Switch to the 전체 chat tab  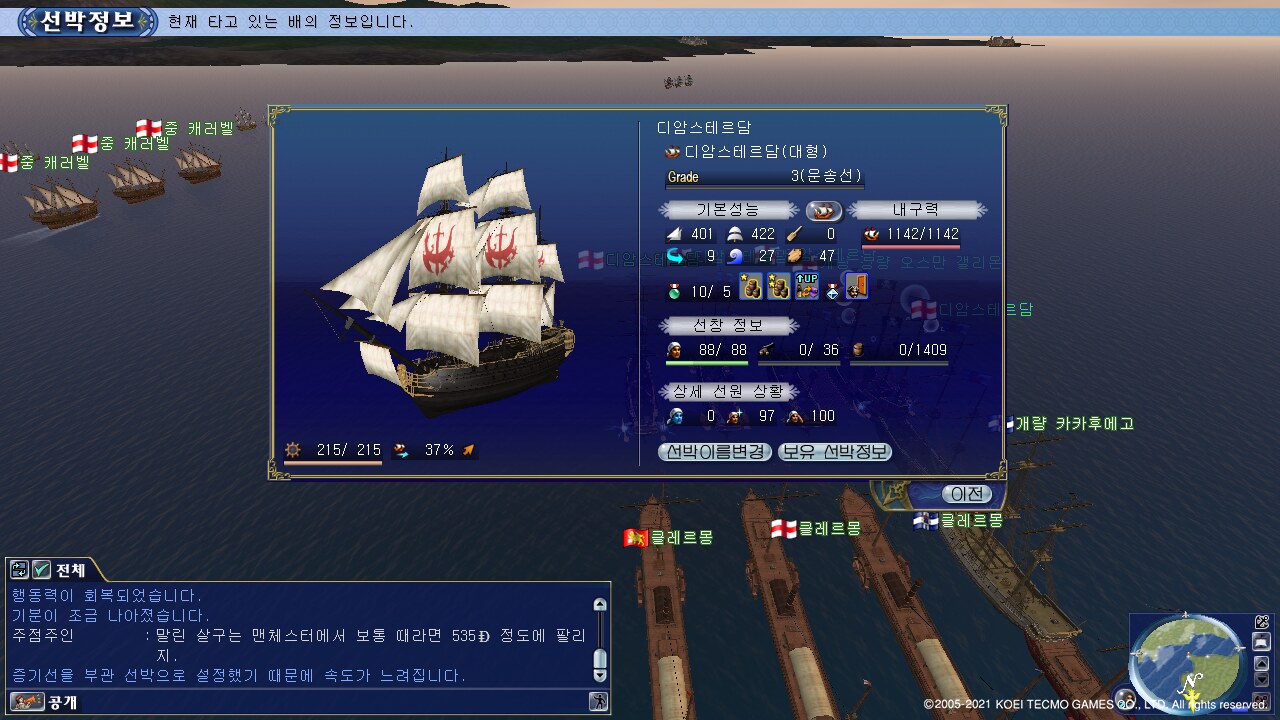coord(70,570)
